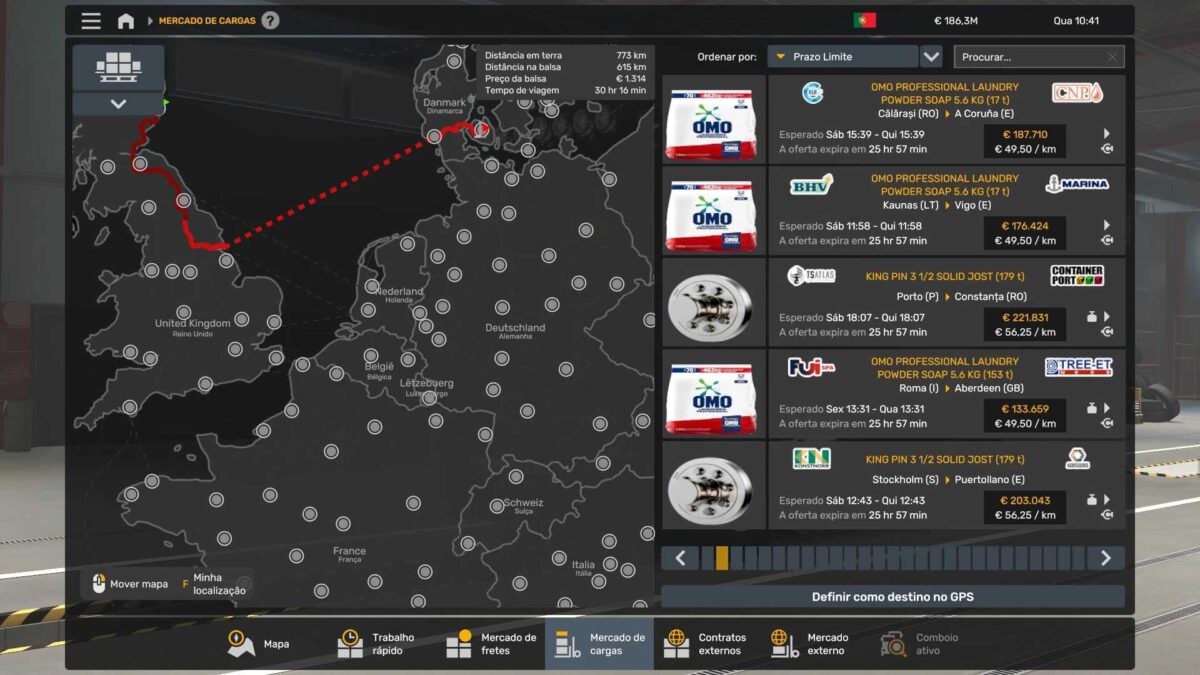Screen dimensions: 1200x675
Task: Open the Contratos externos tab
Action: (707, 644)
